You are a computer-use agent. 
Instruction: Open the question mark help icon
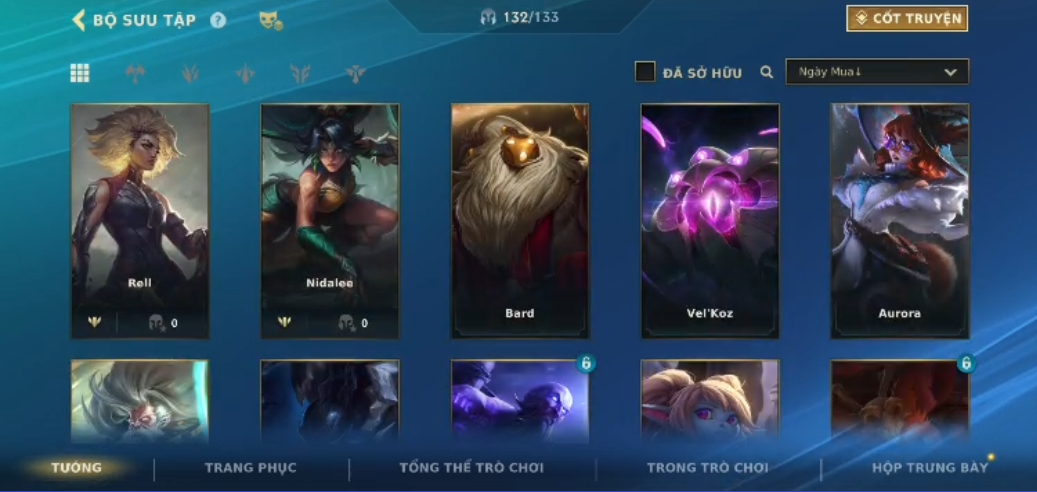pyautogui.click(x=218, y=20)
